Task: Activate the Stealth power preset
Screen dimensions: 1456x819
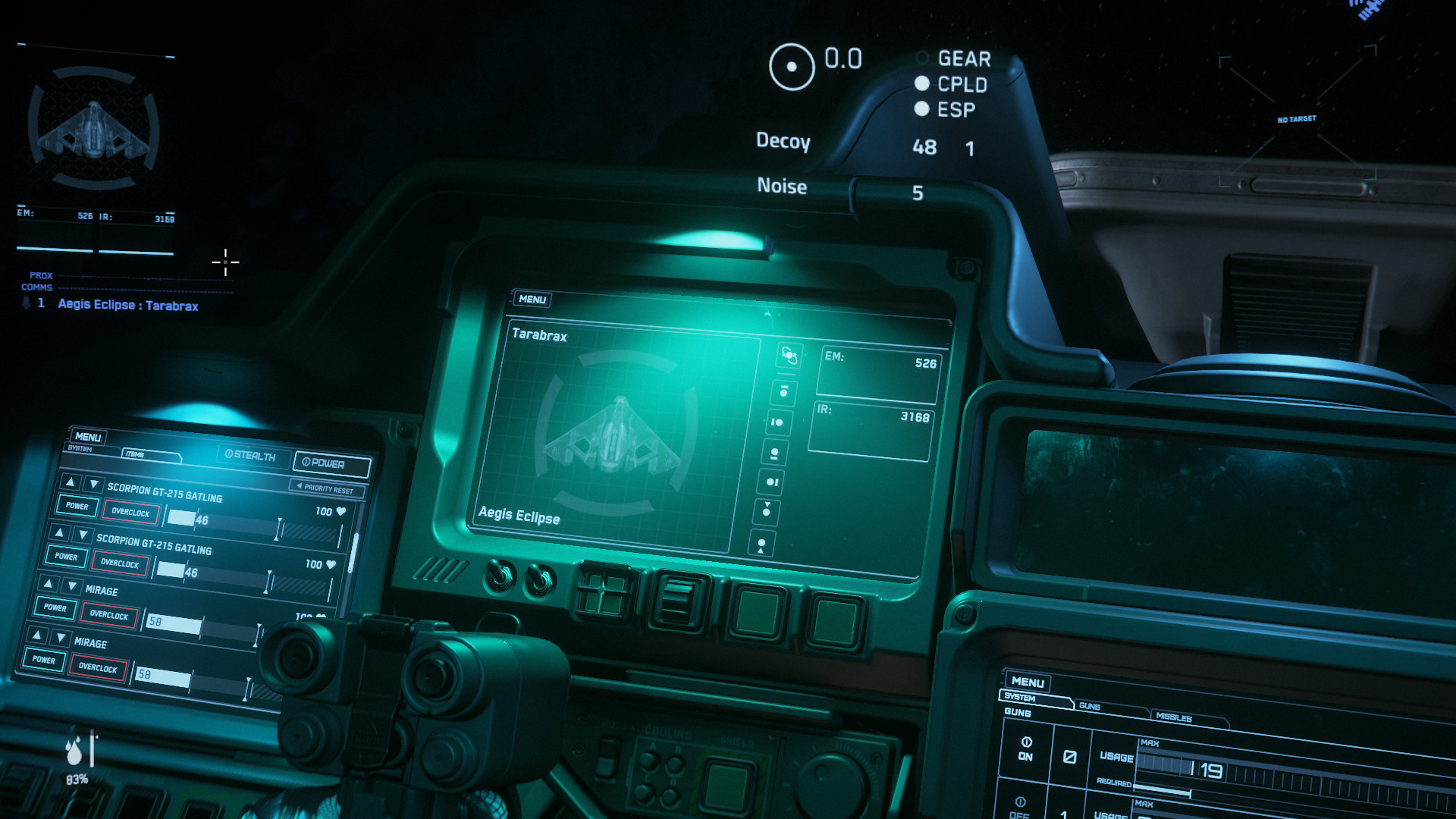Action: click(x=250, y=455)
